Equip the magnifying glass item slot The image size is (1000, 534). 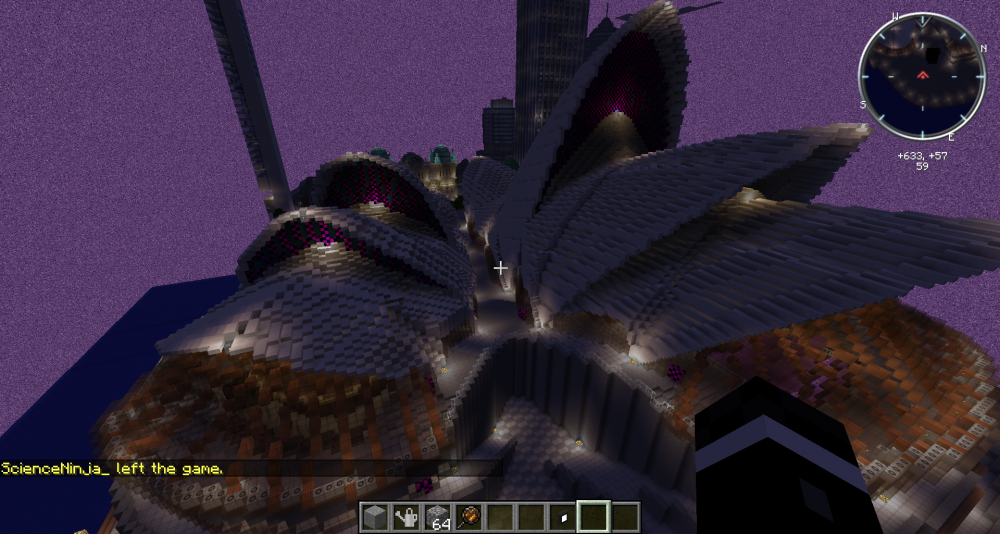(469, 517)
